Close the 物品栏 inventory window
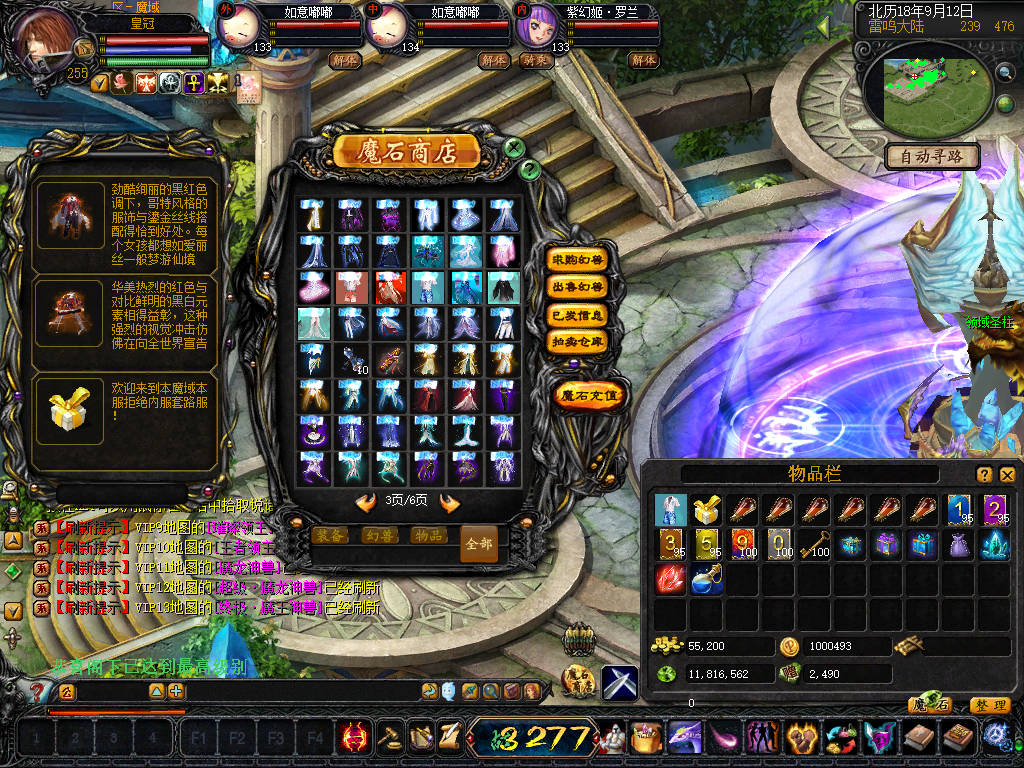The image size is (1024, 768). (1007, 475)
